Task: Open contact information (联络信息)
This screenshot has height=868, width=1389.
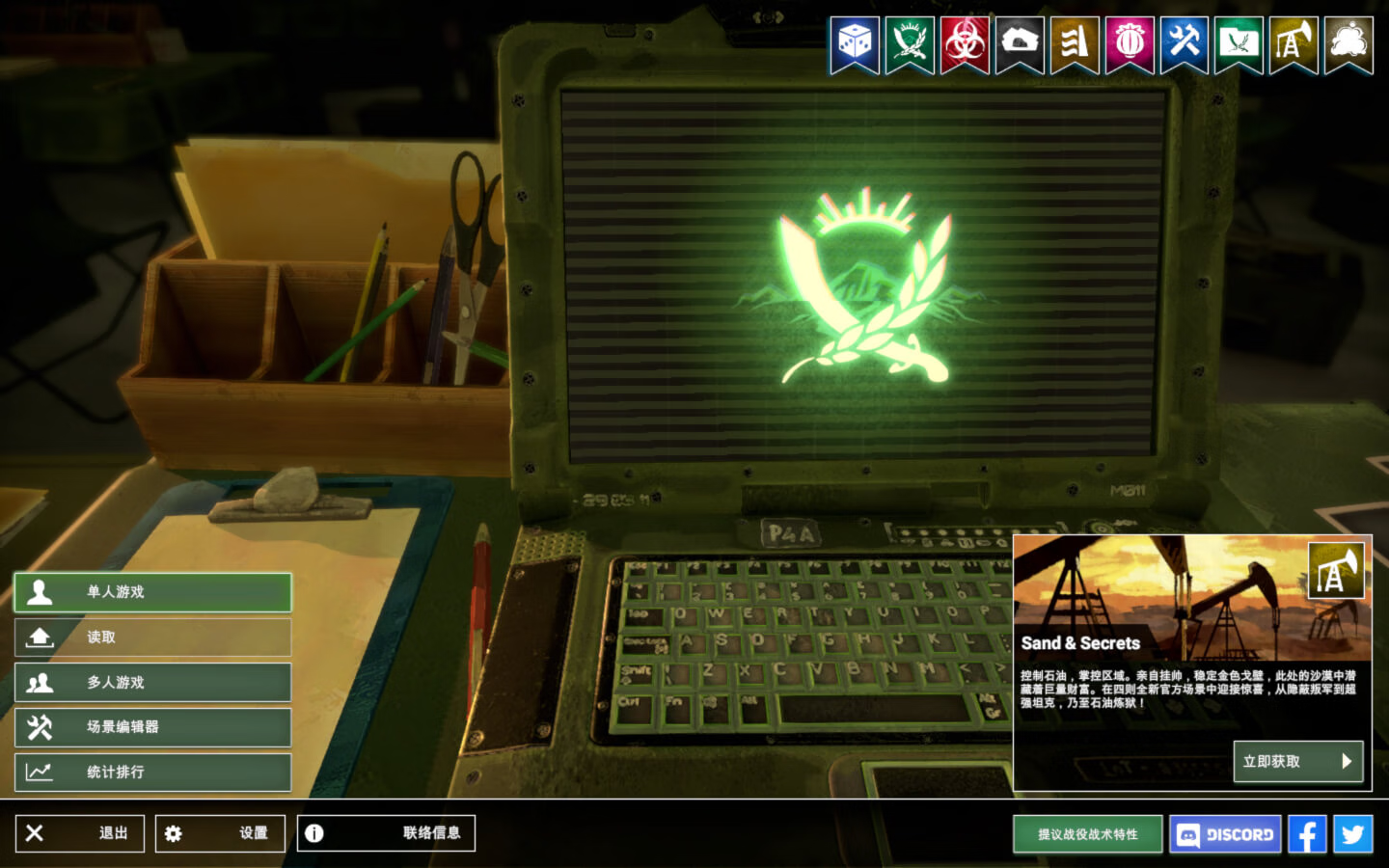Action: click(386, 833)
